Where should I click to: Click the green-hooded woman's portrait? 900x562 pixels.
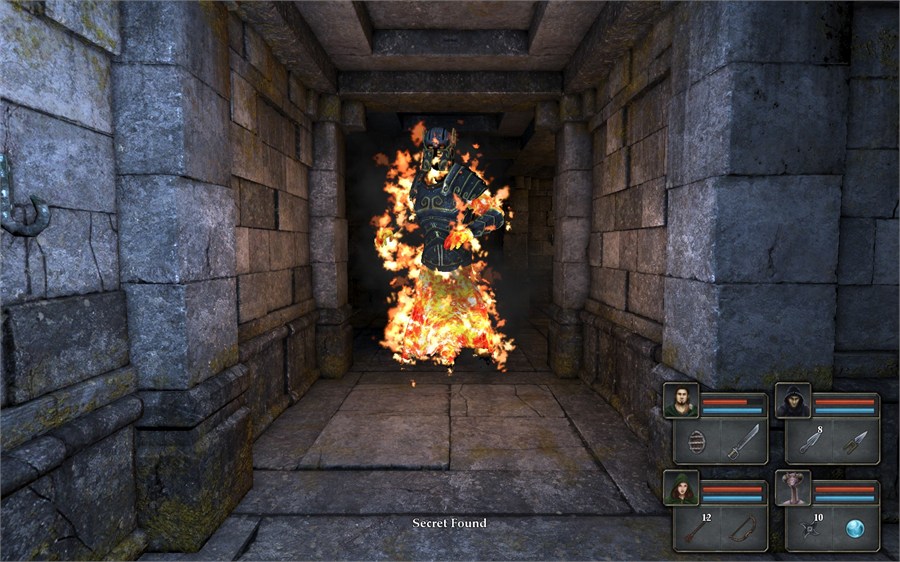click(x=681, y=488)
